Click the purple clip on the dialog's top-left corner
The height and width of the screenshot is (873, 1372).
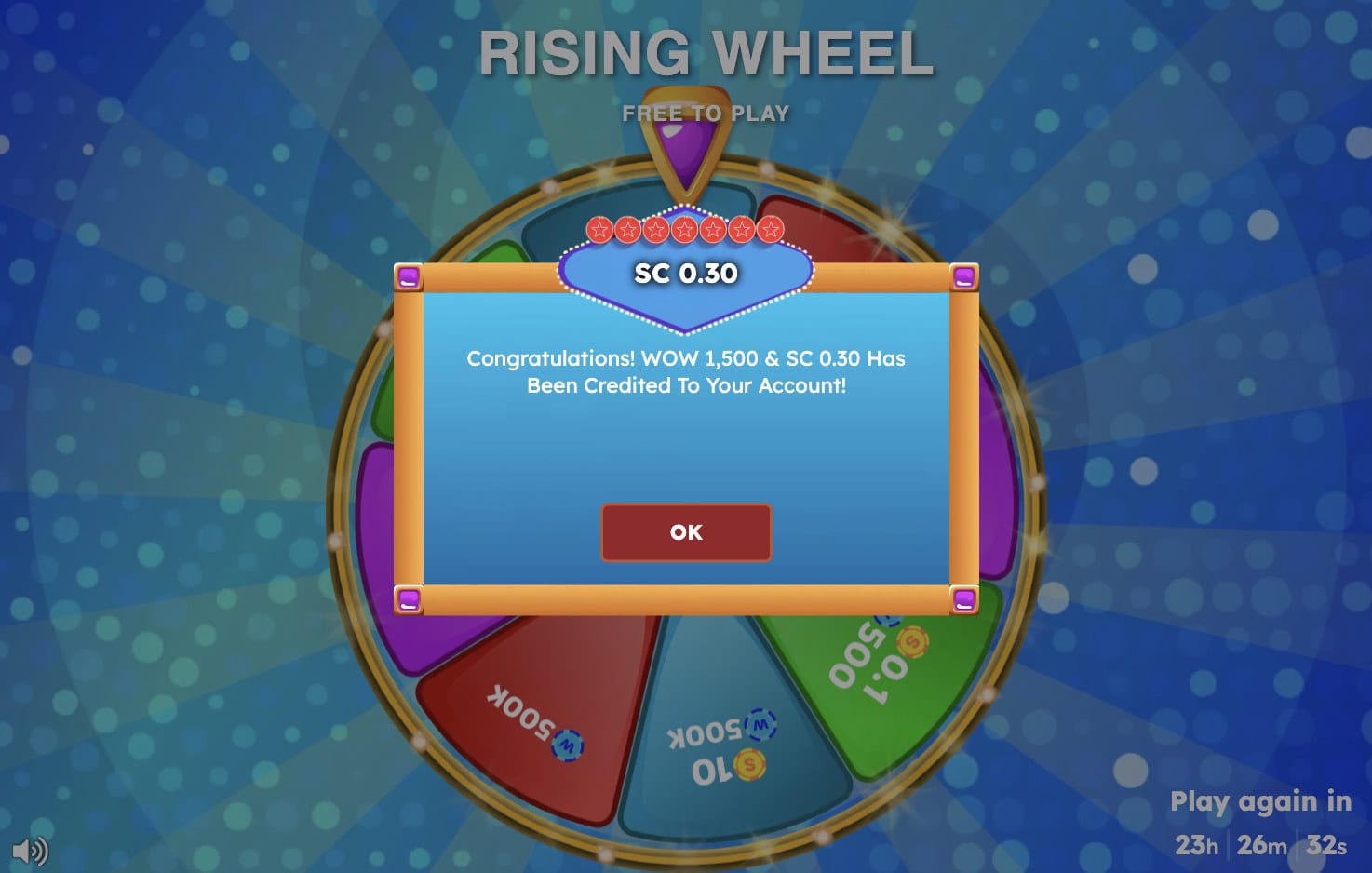point(410,276)
